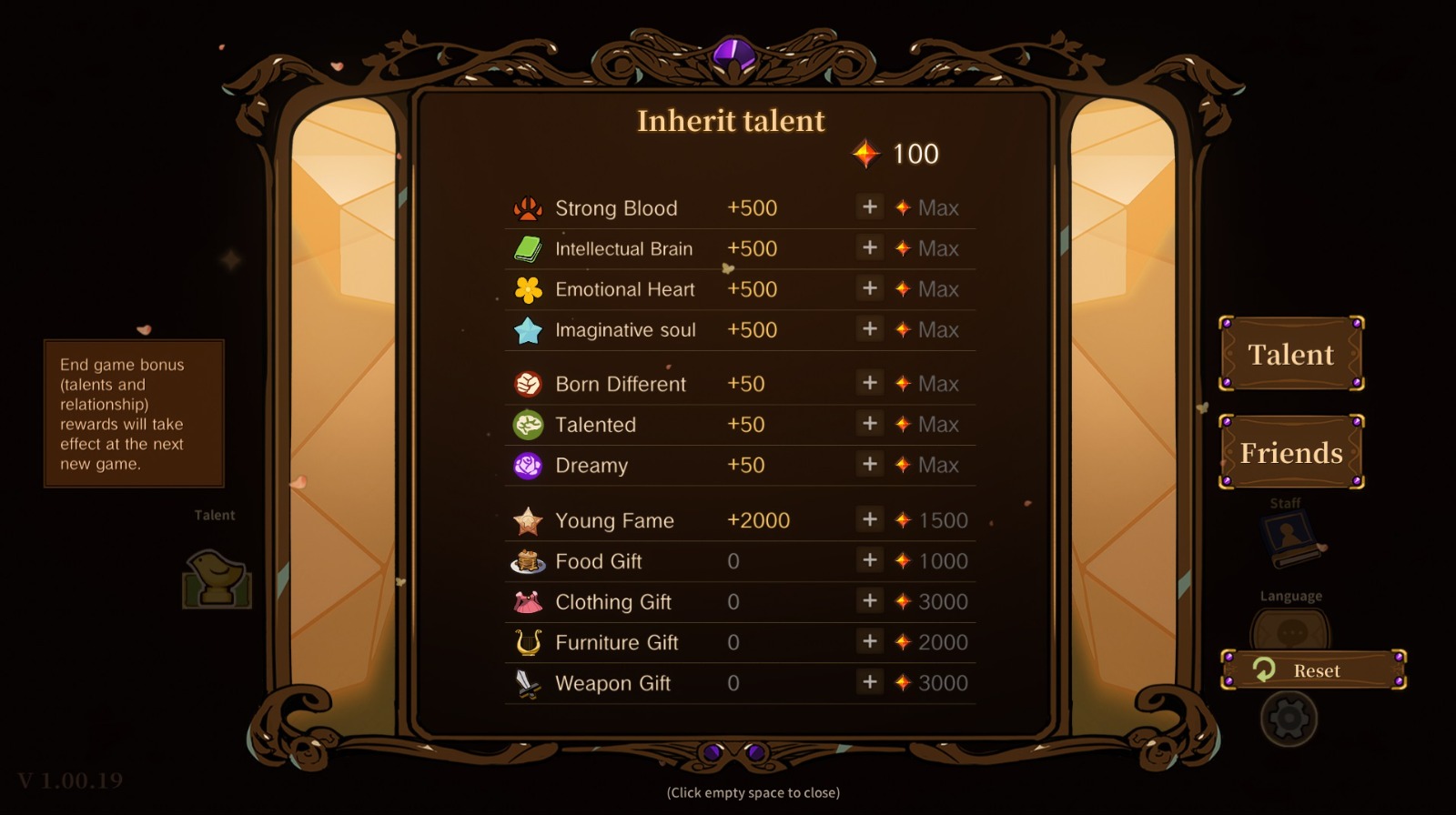Click the plus next to Young Fame
Screen dimensions: 1456x815
coord(869,519)
